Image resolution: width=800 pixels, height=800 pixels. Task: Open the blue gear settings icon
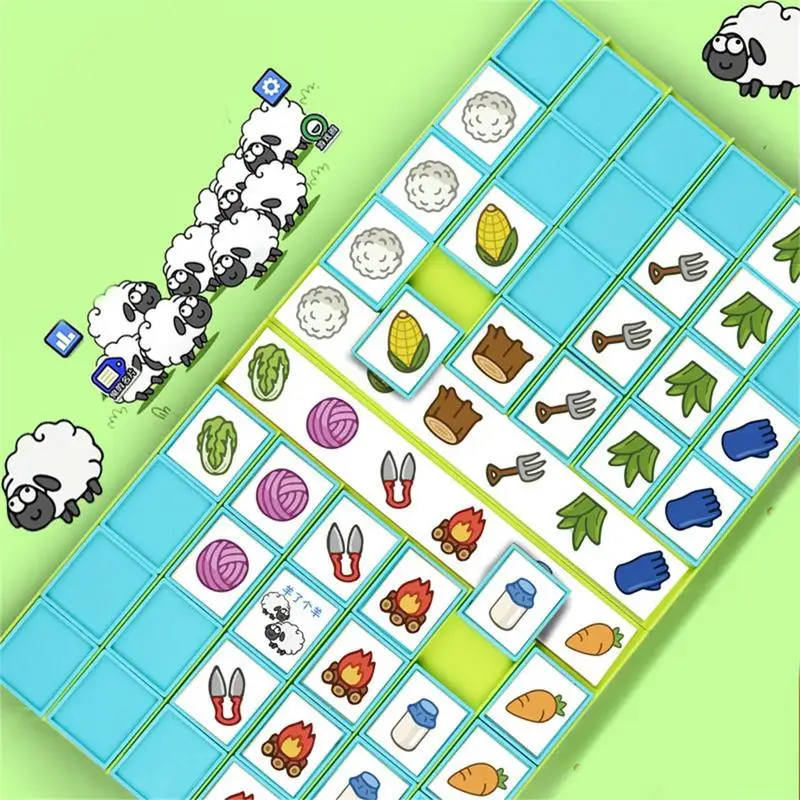coord(270,84)
